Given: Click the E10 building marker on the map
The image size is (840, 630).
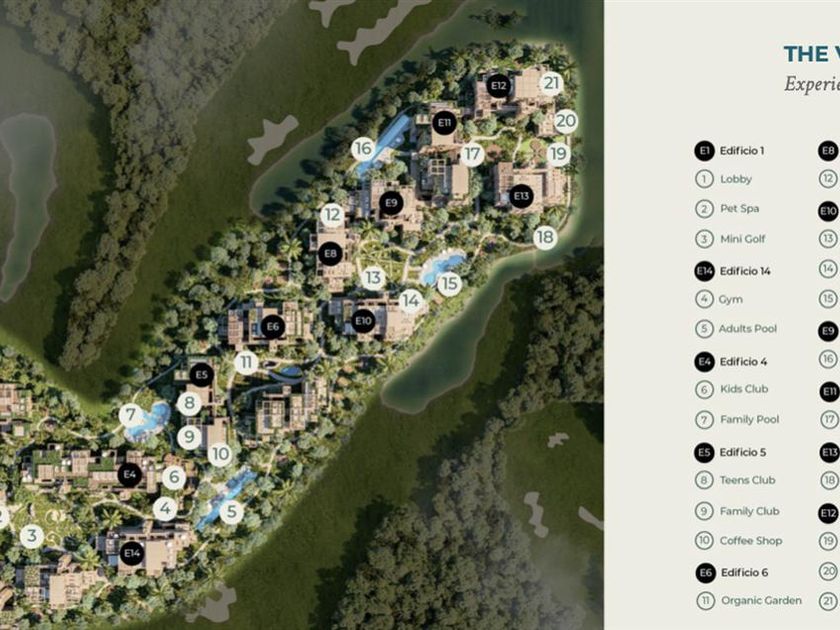Looking at the screenshot, I should pos(364,321).
